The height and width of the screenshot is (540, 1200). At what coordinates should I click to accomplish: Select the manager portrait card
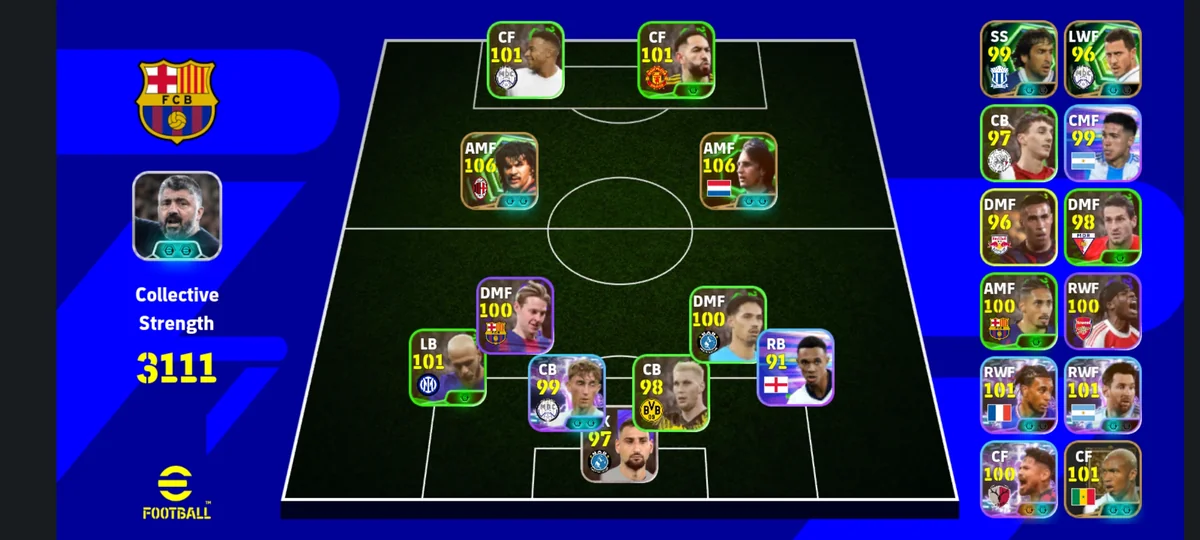point(178,216)
